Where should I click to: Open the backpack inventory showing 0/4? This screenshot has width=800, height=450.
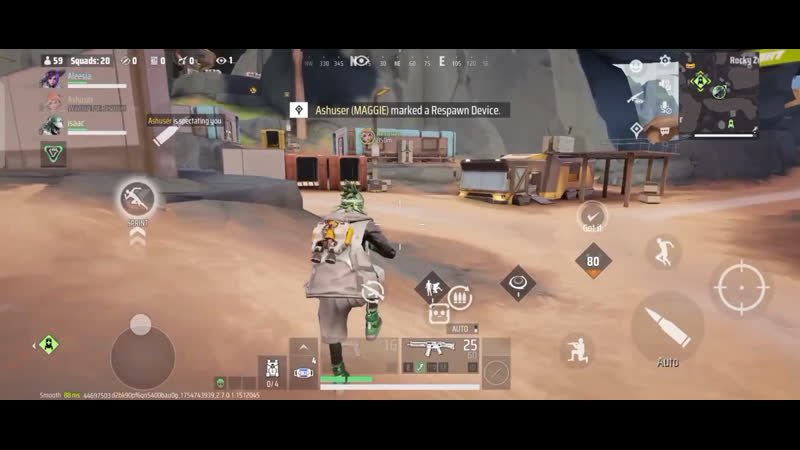click(272, 372)
